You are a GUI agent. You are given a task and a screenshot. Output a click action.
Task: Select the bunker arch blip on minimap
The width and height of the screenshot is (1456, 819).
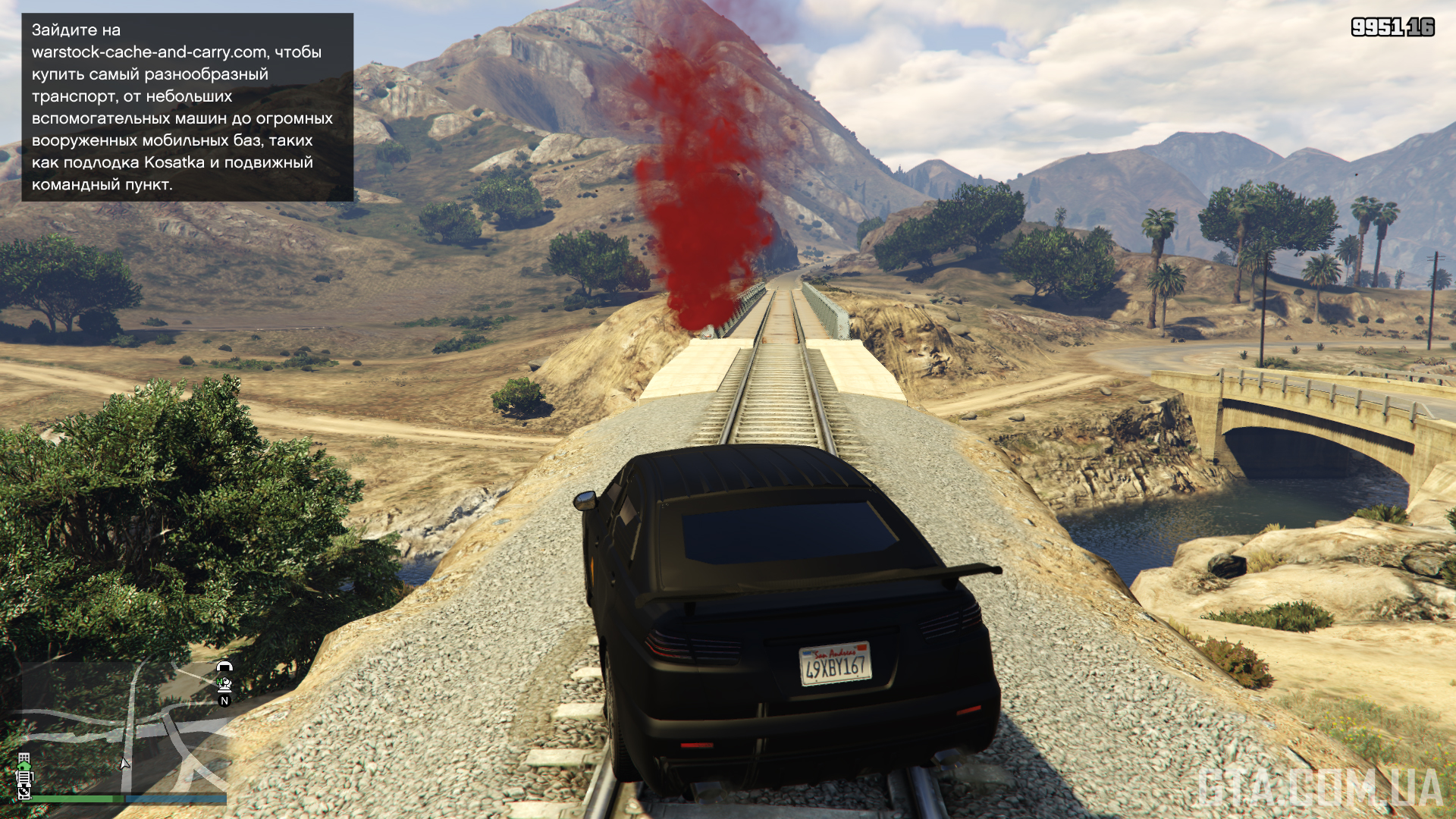224,667
